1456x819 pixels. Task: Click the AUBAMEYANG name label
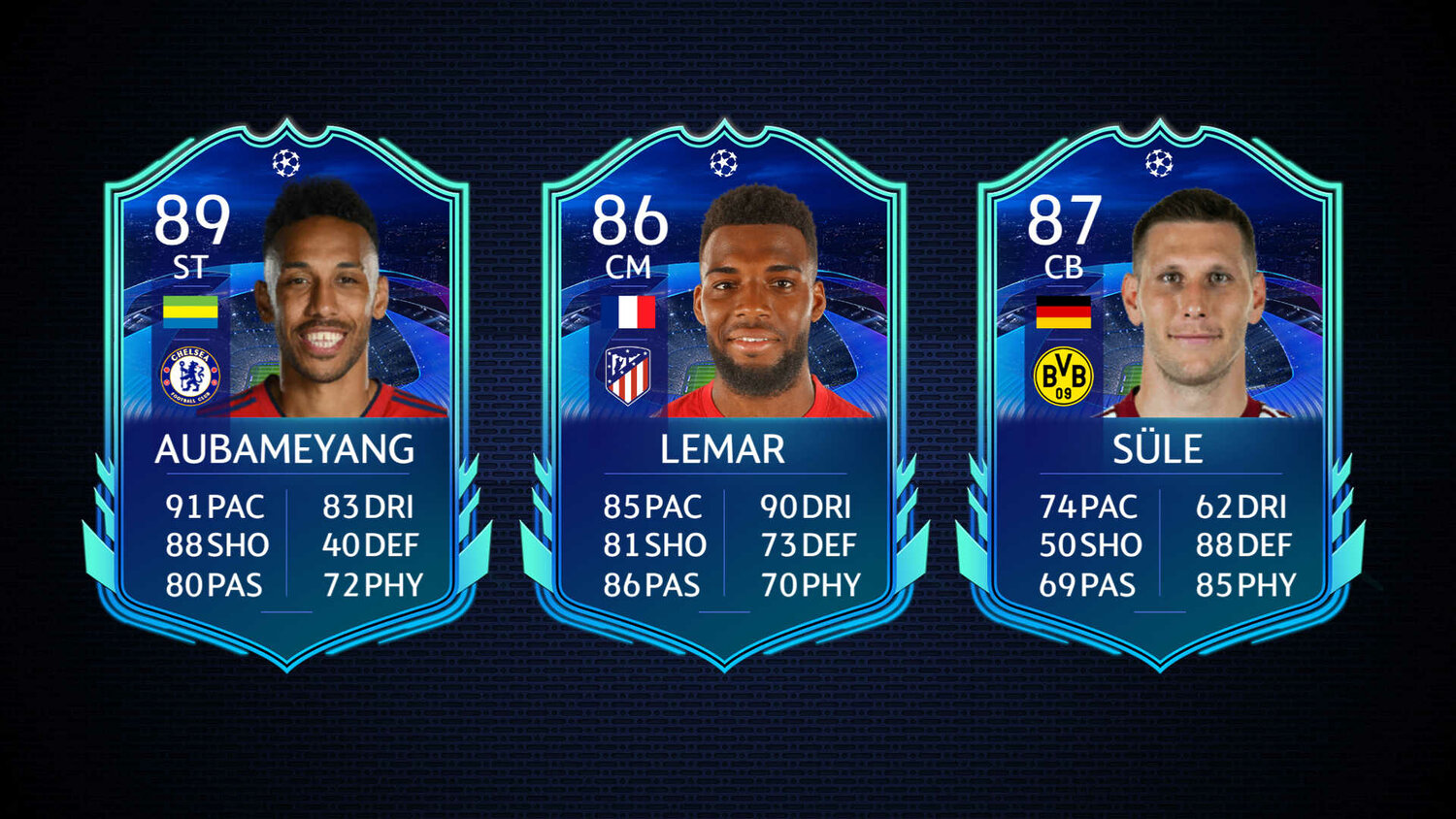(285, 449)
